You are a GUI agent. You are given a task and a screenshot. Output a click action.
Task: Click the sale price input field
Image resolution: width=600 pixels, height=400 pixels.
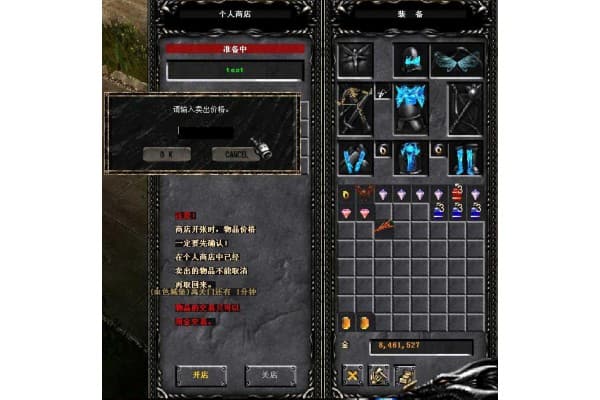[x=205, y=132]
